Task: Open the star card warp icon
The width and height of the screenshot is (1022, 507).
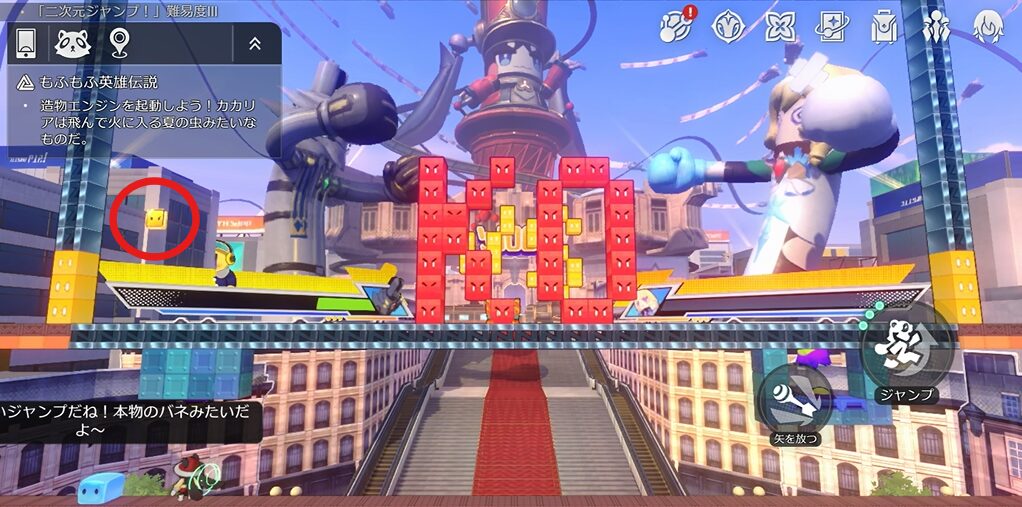Action: 832,27
